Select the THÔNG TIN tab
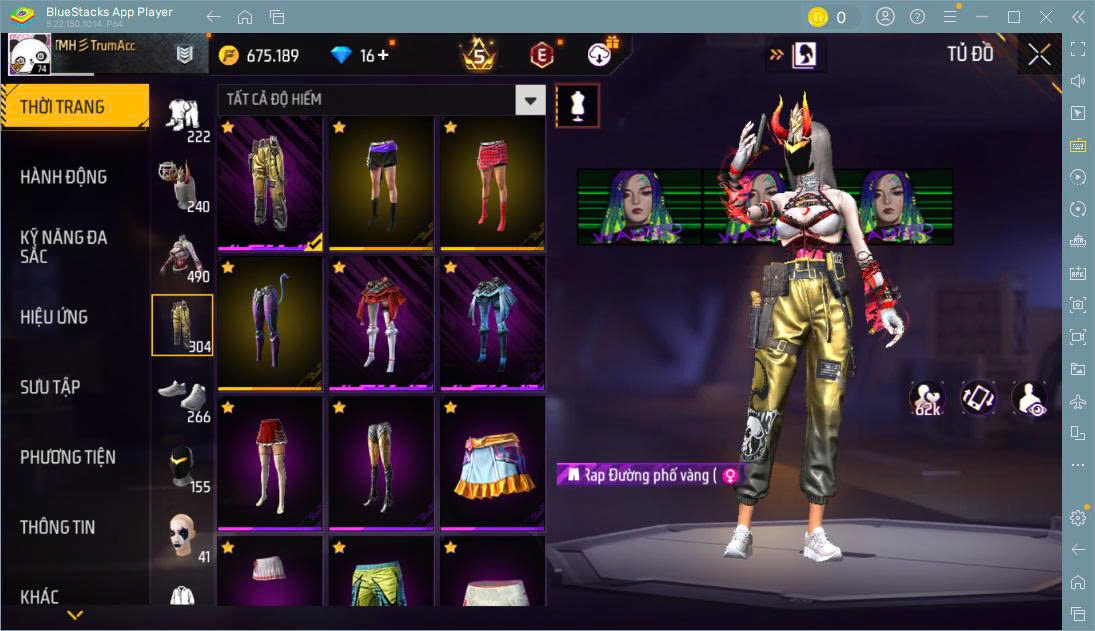Screen dimensions: 1095x631 click(x=58, y=527)
